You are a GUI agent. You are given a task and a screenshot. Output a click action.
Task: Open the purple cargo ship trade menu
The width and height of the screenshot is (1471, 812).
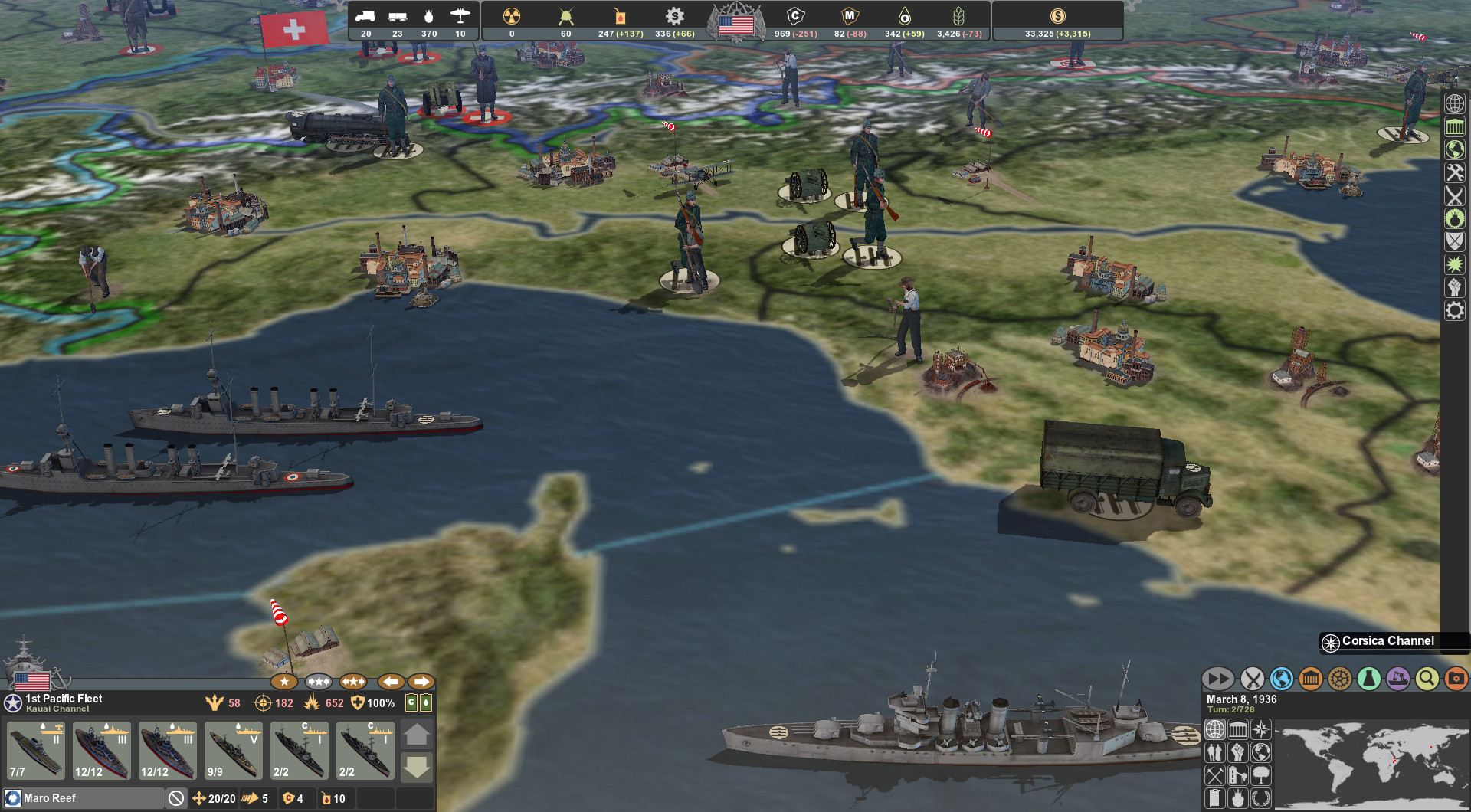(x=1397, y=679)
